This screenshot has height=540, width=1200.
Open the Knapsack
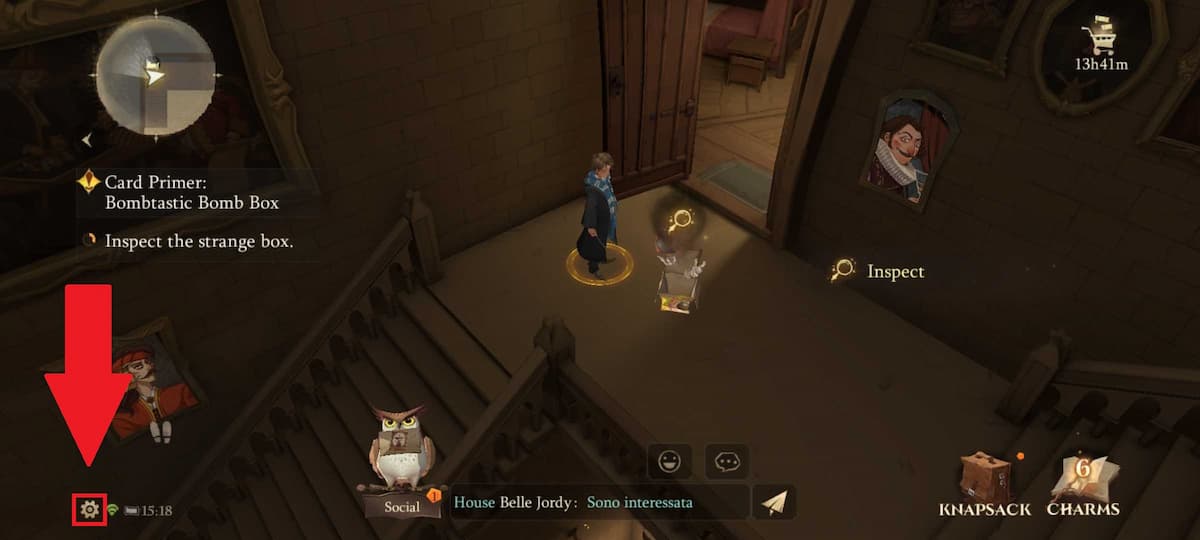pos(983,485)
